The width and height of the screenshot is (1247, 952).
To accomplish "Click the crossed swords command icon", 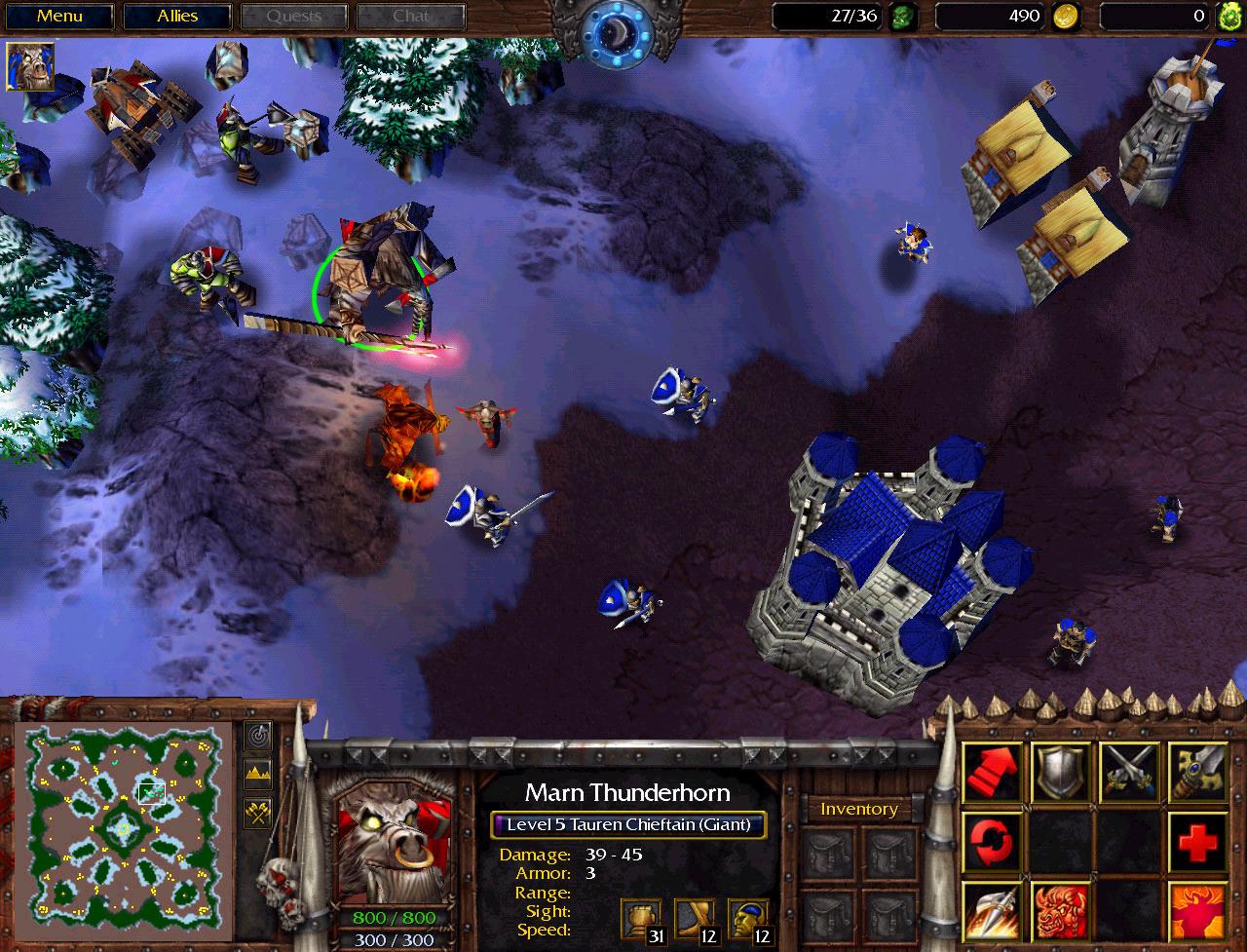I will 1129,772.
